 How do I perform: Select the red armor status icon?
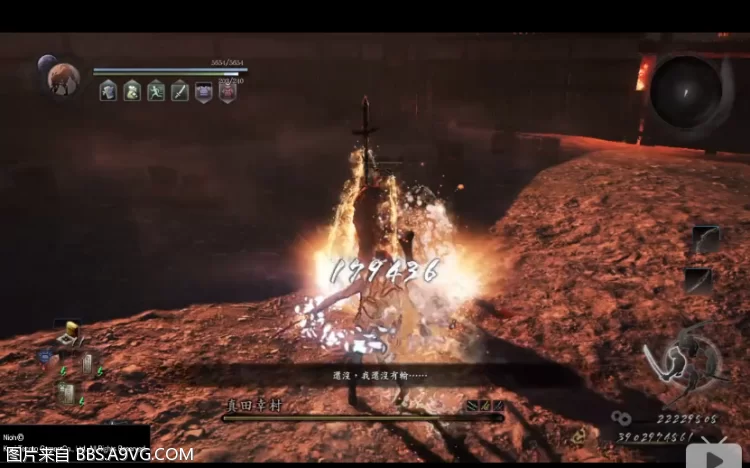click(x=227, y=91)
